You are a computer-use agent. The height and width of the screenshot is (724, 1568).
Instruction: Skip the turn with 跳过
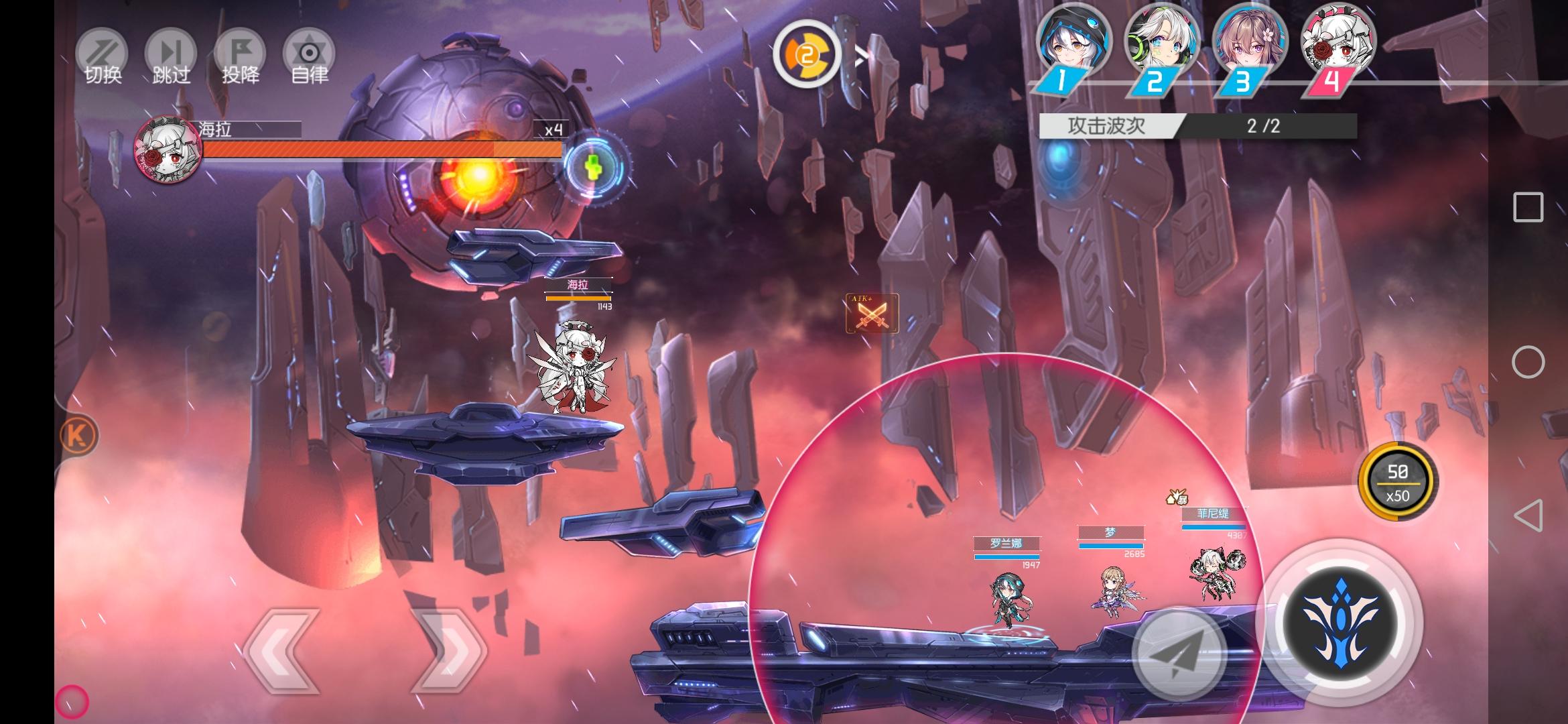171,58
